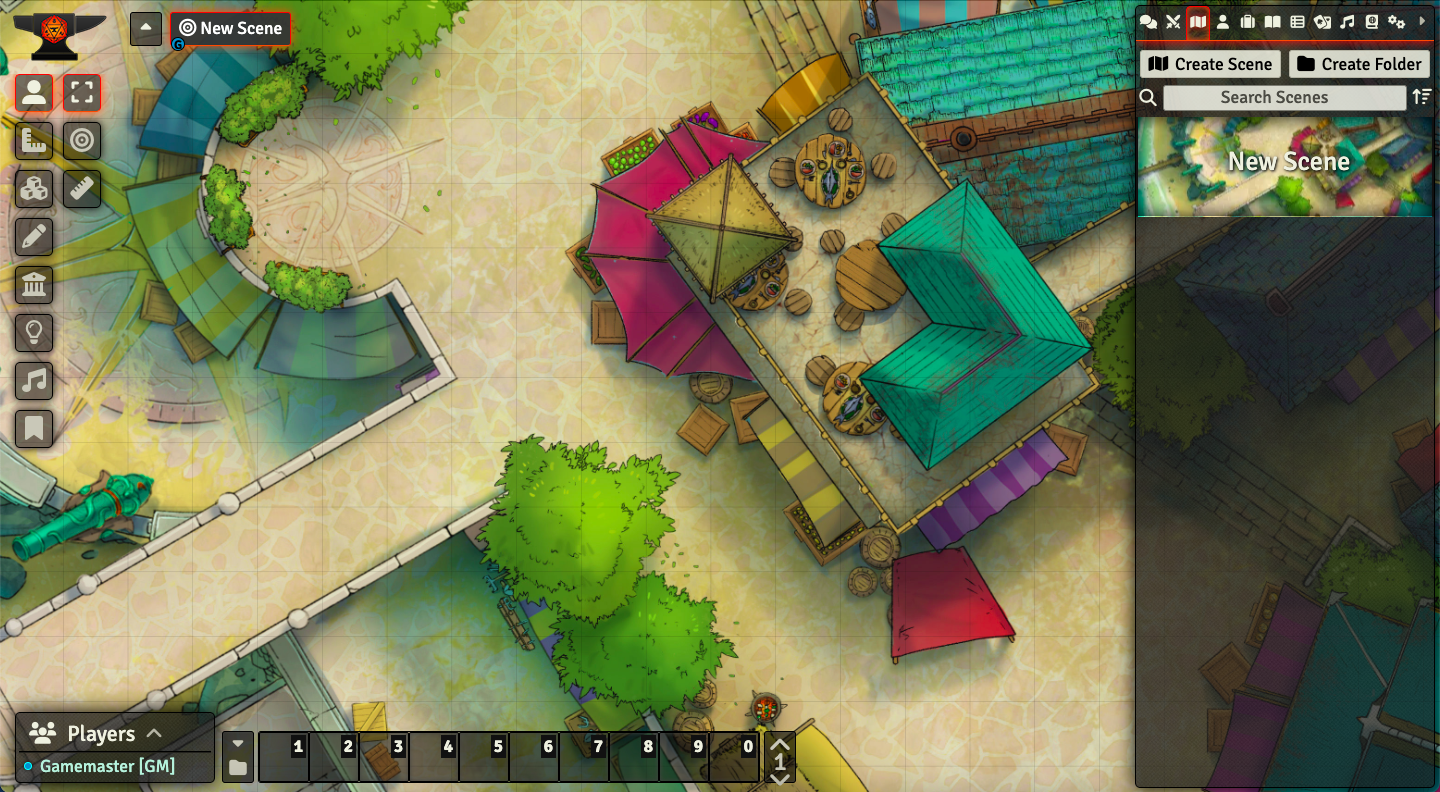Collapse the sidebar with the arrow
Viewport: 1440px width, 792px height.
click(x=1424, y=20)
